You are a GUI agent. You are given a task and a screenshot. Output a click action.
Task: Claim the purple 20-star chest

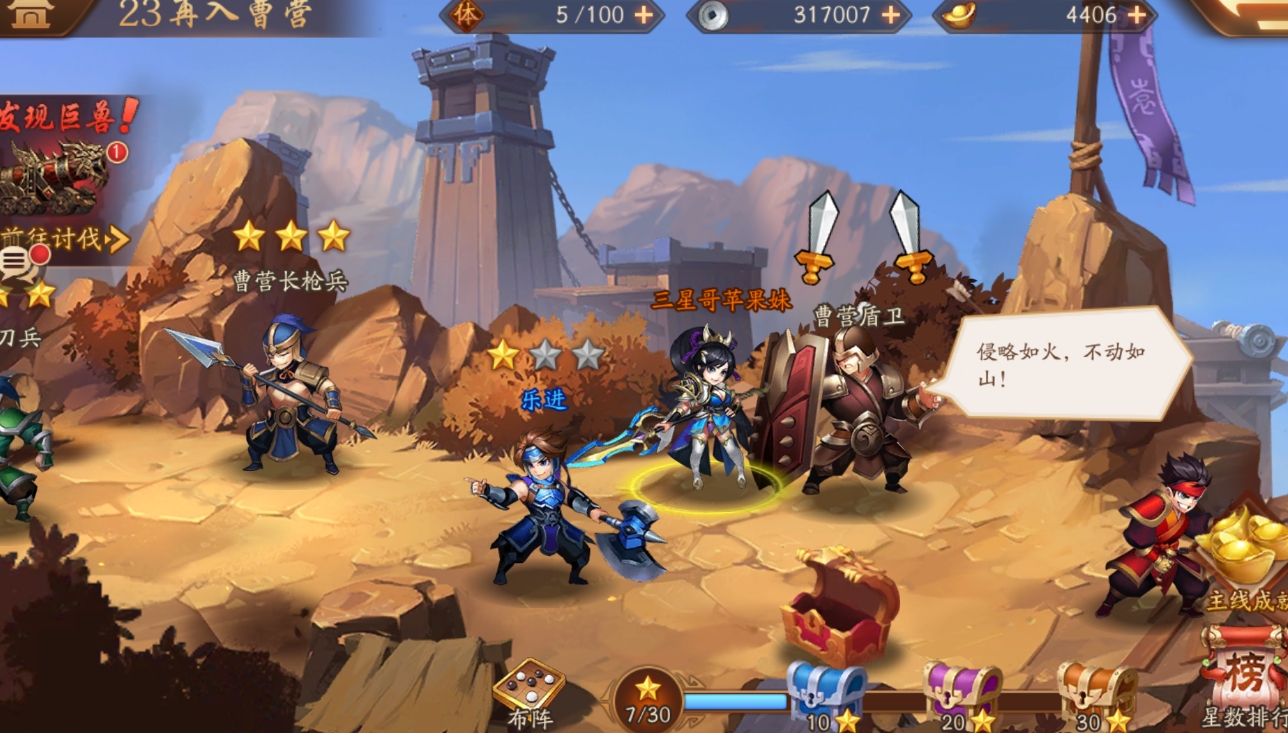[x=961, y=692]
